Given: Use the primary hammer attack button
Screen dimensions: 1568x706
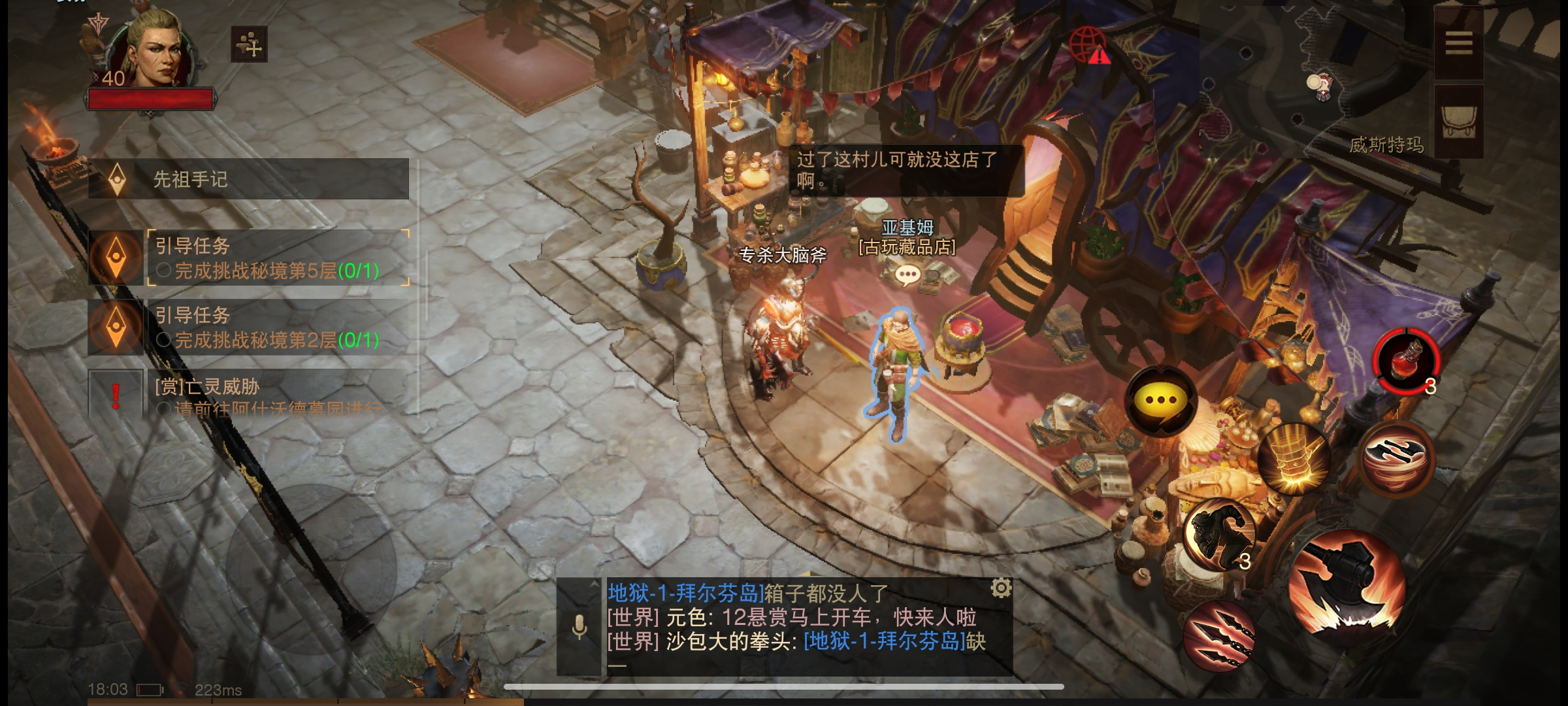Looking at the screenshot, I should [1346, 588].
